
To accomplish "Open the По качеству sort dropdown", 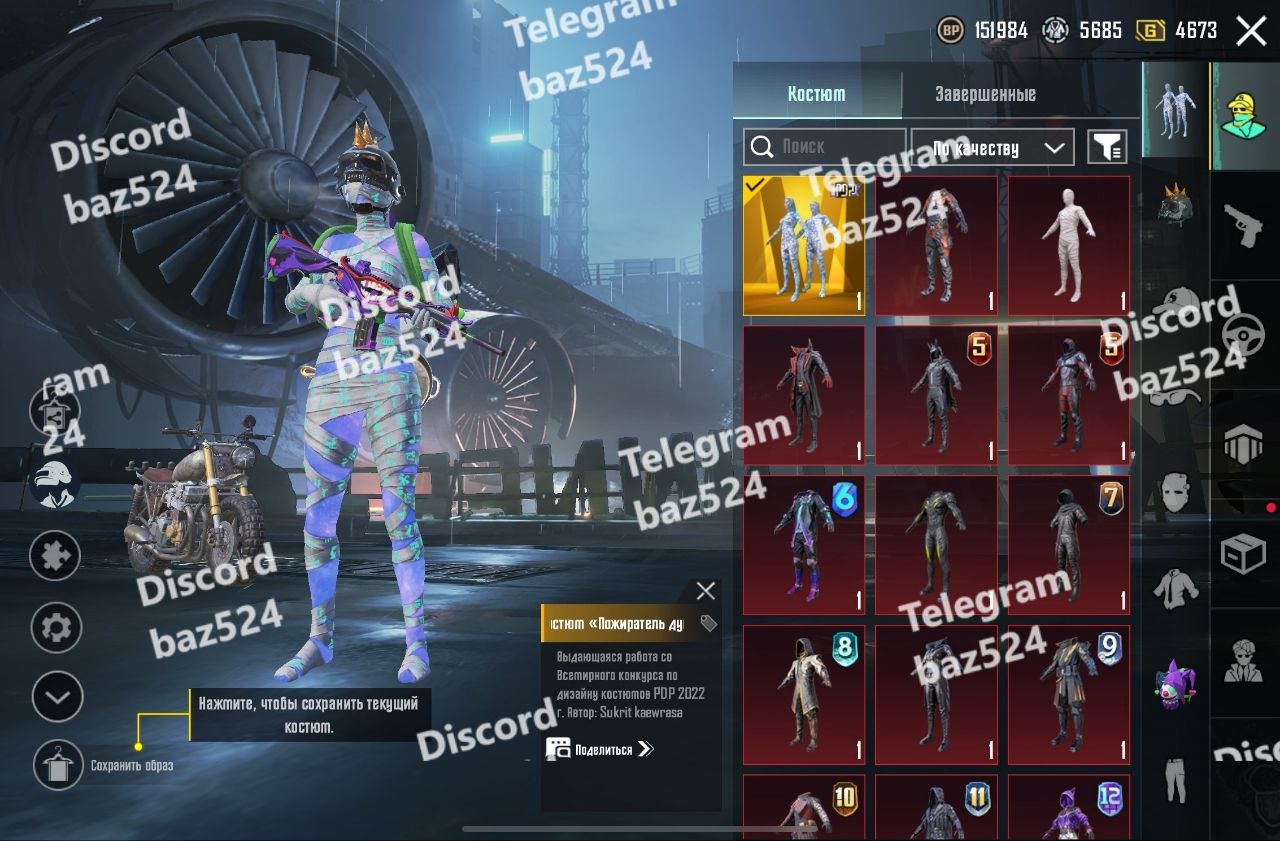I will [992, 148].
